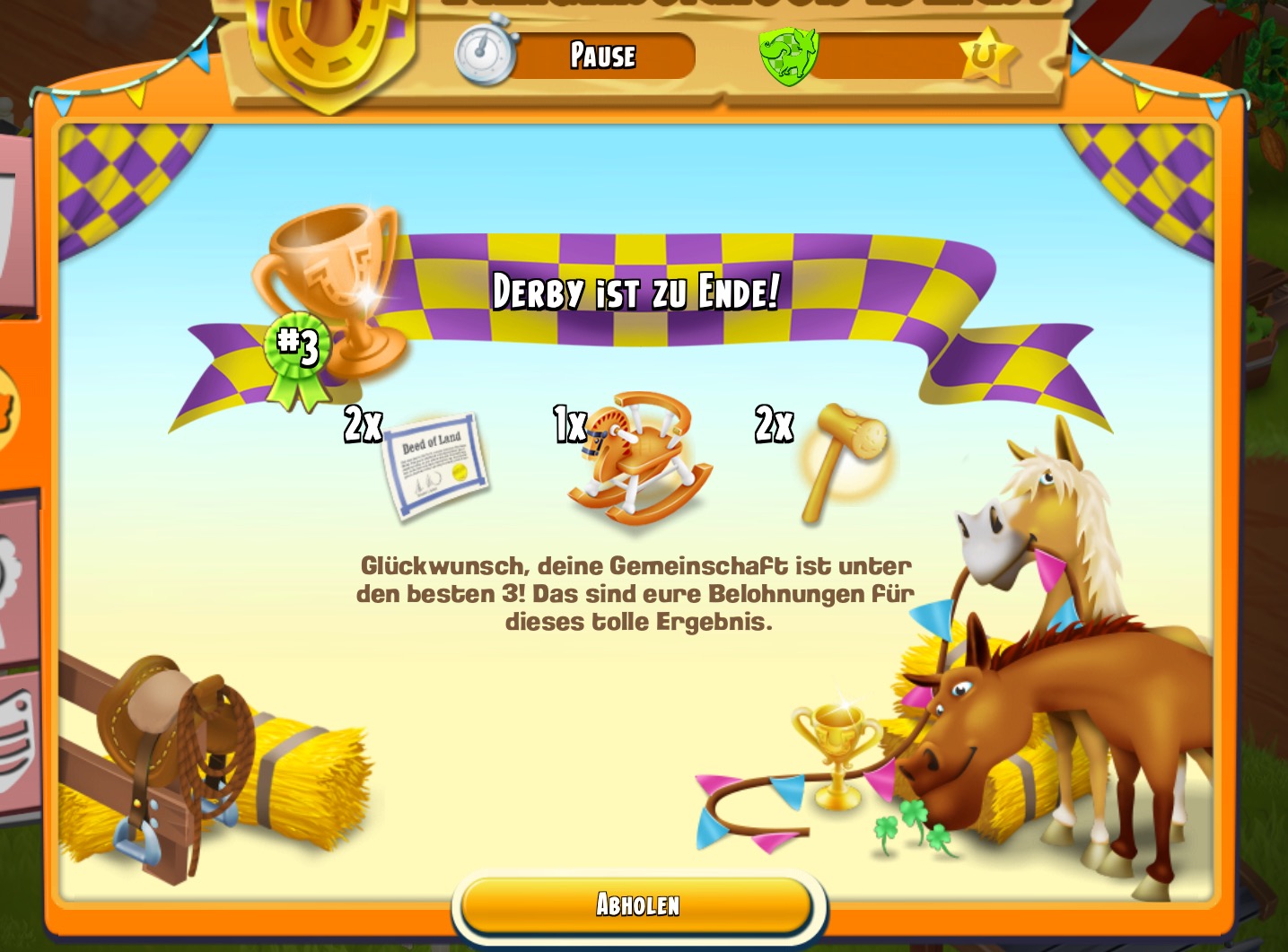
Task: Select the rocking horse reward icon
Action: click(x=641, y=459)
